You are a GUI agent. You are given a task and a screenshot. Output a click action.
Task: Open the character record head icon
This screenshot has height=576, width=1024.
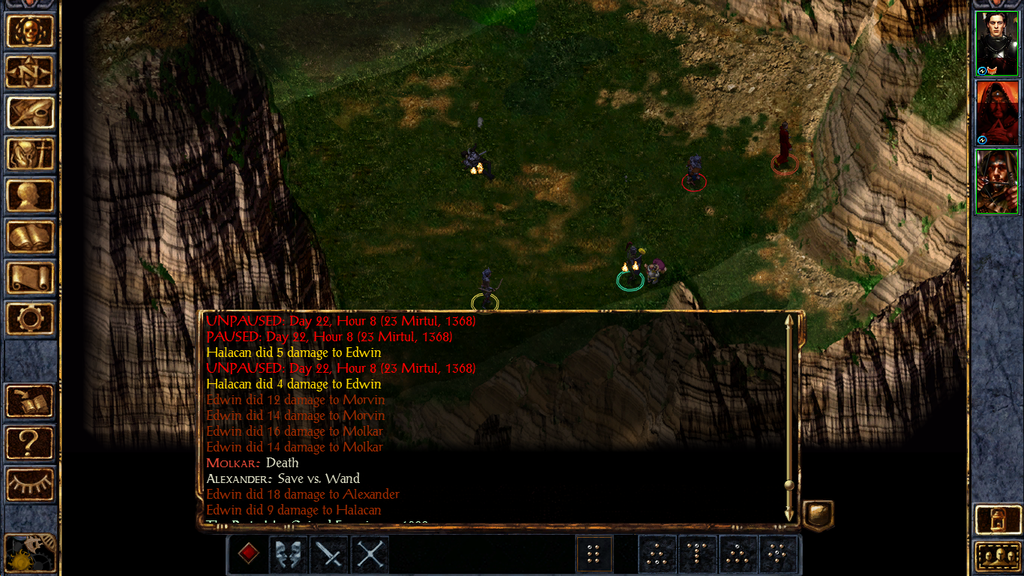[x=30, y=195]
